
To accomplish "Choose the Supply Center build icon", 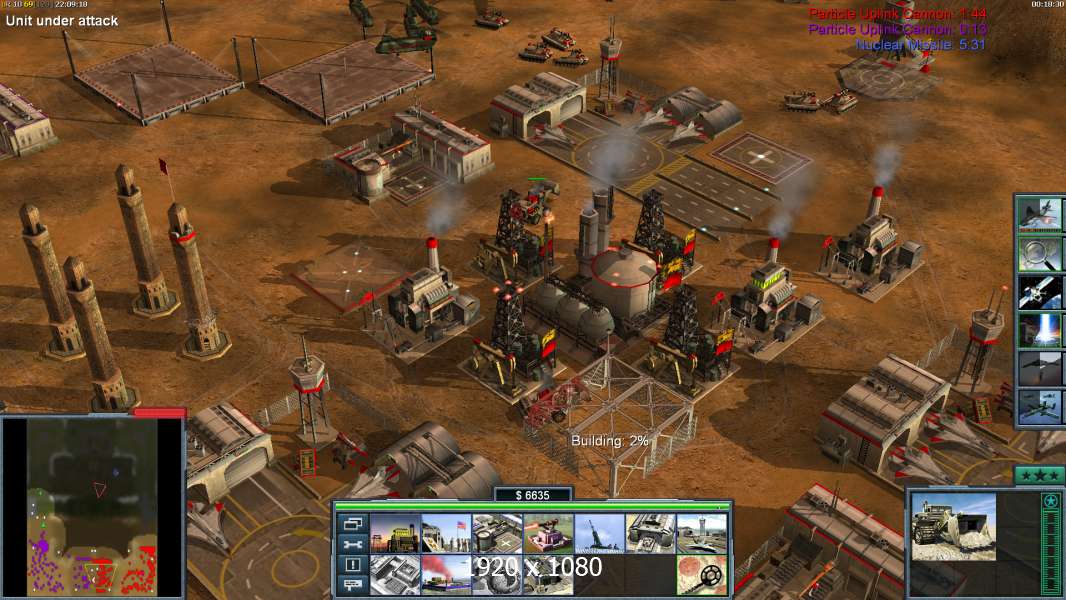I will (x=497, y=533).
